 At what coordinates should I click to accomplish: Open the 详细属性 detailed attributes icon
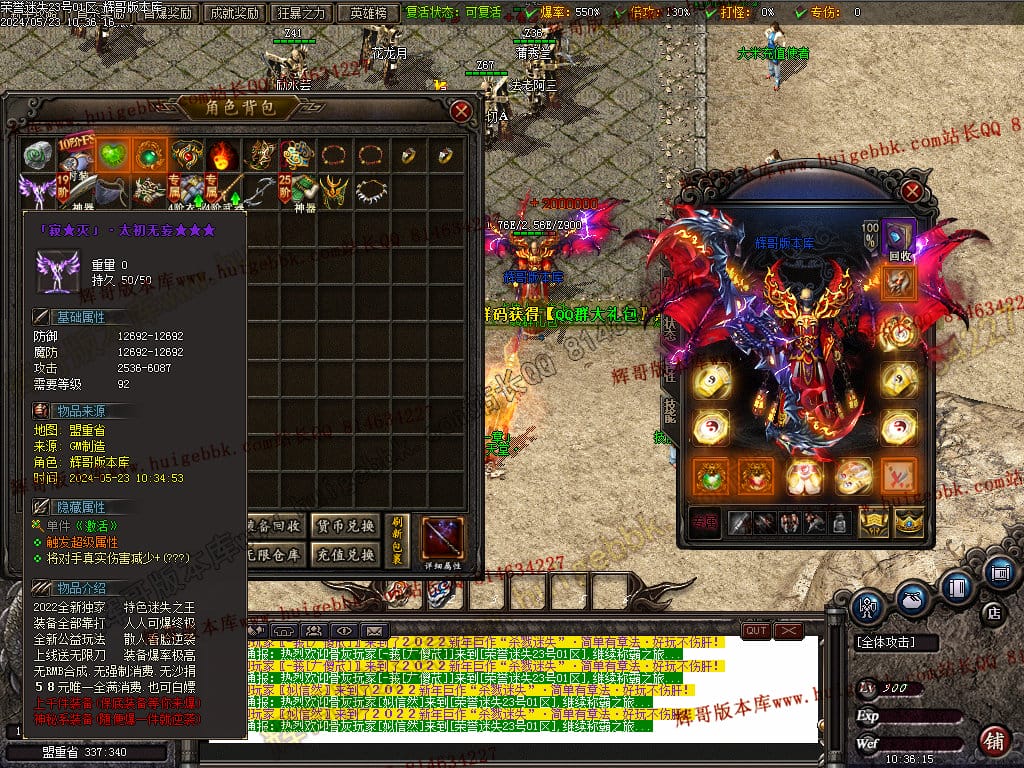click(442, 541)
